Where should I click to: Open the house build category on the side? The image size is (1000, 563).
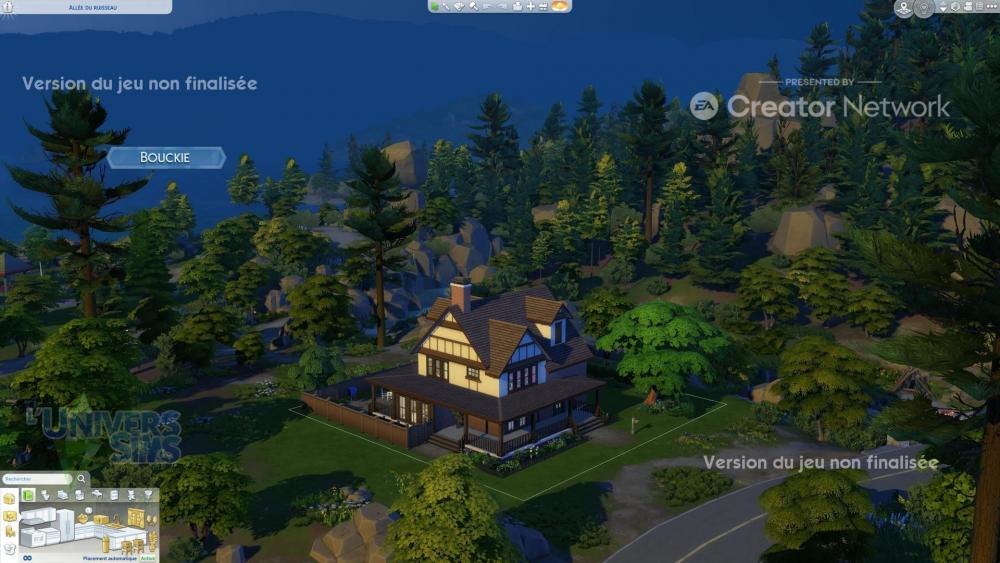pos(9,497)
